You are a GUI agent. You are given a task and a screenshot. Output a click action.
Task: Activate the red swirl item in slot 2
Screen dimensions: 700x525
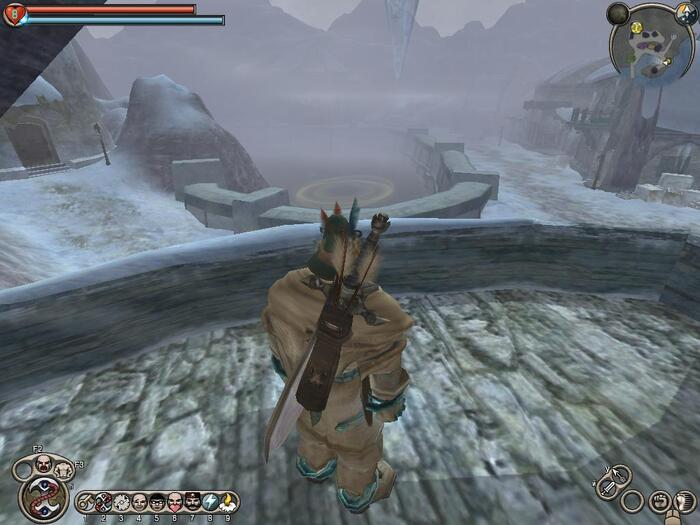104,502
